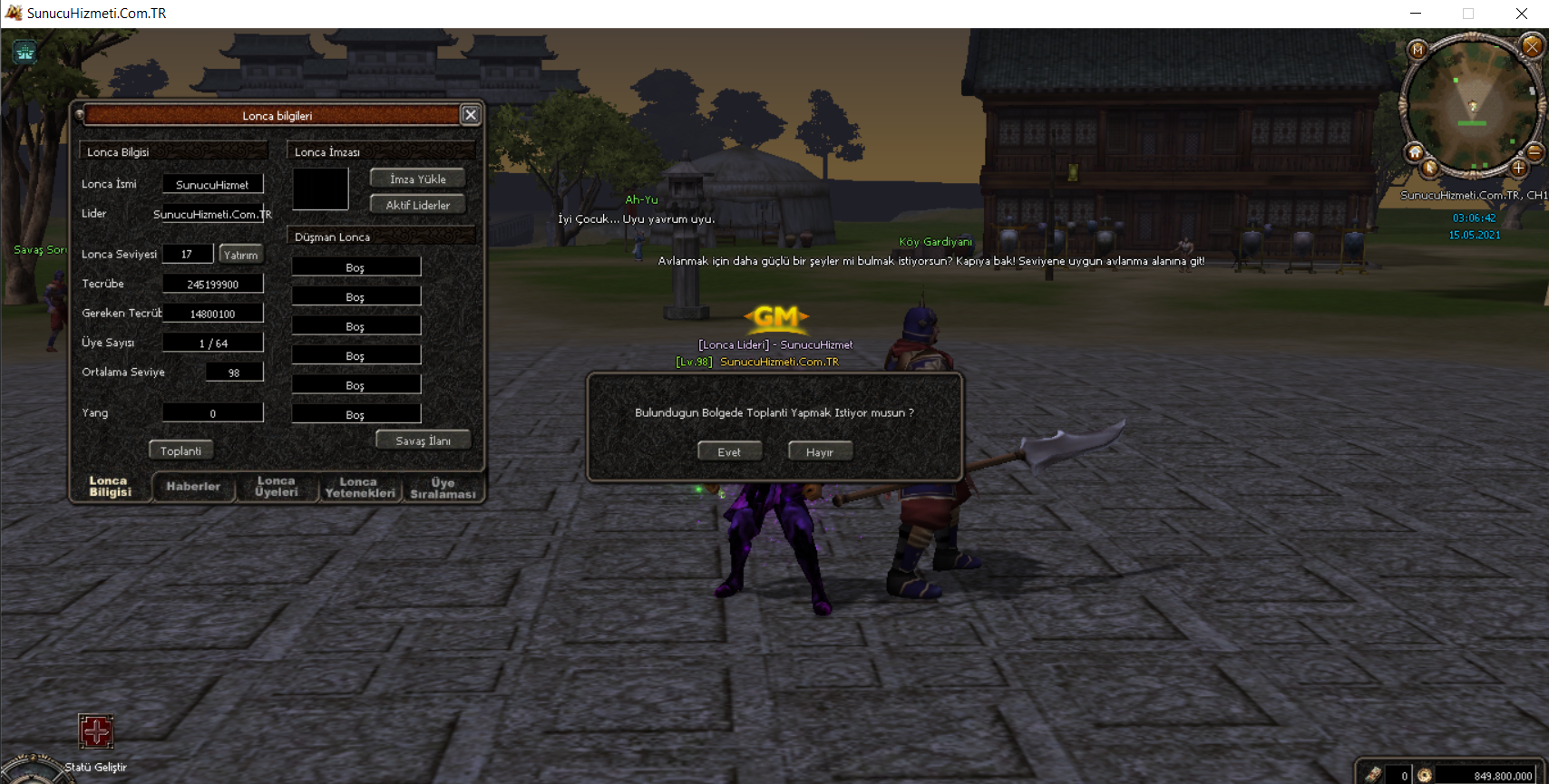Open the Statü Geliştir red cross icon
This screenshot has height=784, width=1549.
tap(96, 731)
